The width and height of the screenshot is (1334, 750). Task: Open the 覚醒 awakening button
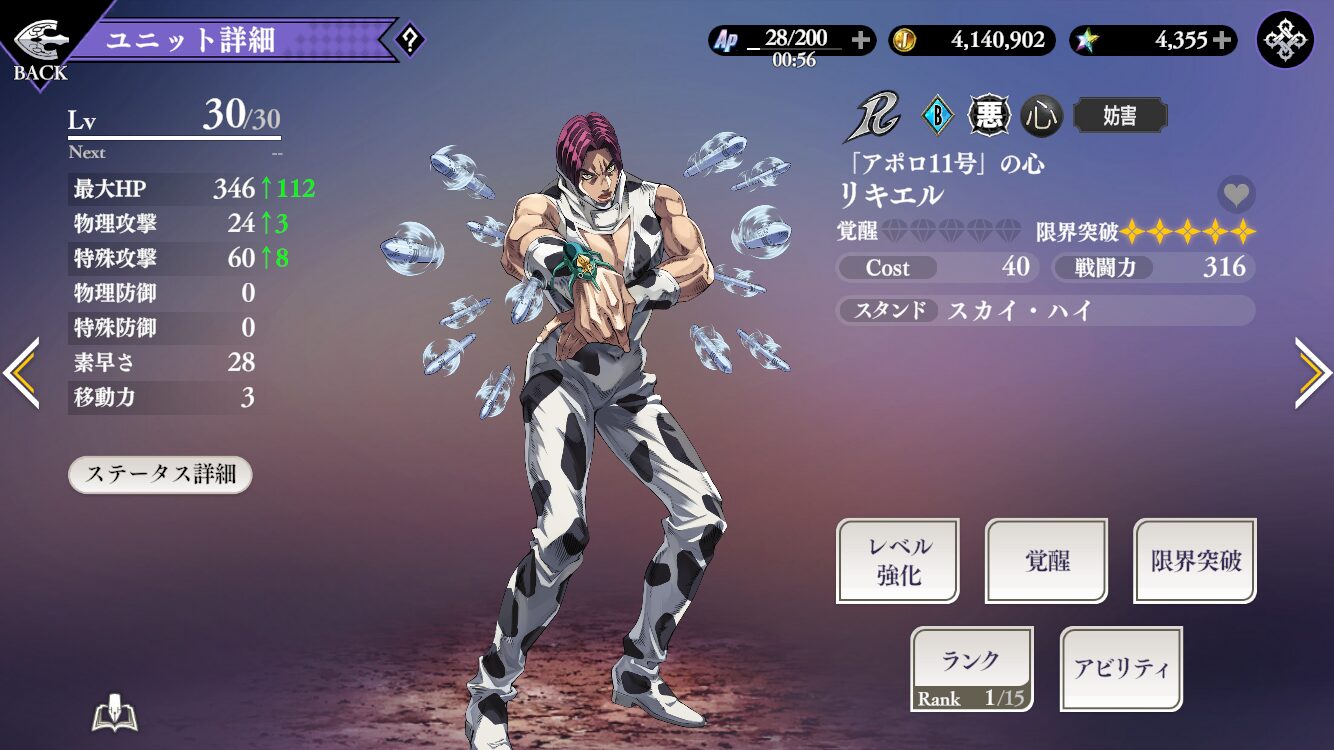[x=1046, y=561]
